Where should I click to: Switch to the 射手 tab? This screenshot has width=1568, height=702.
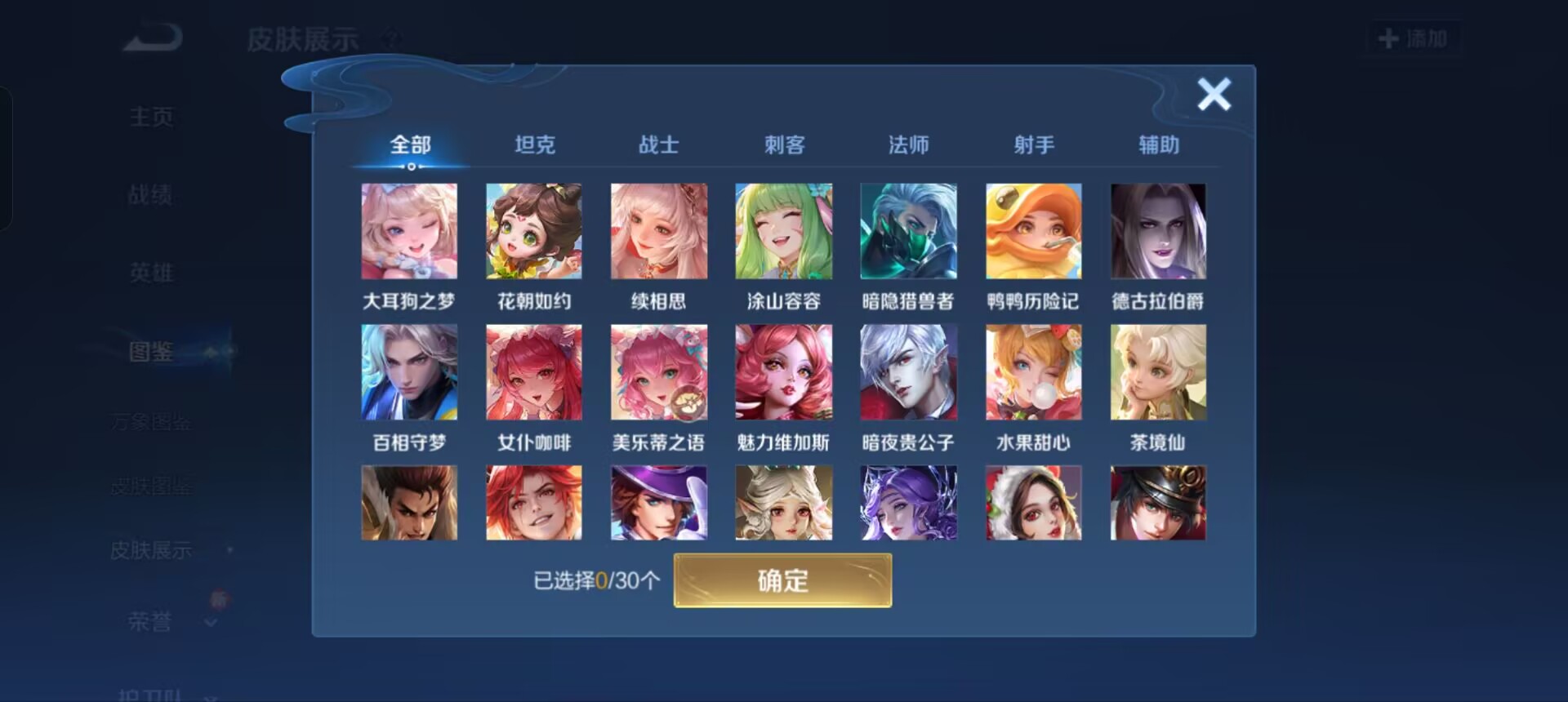tap(1033, 144)
